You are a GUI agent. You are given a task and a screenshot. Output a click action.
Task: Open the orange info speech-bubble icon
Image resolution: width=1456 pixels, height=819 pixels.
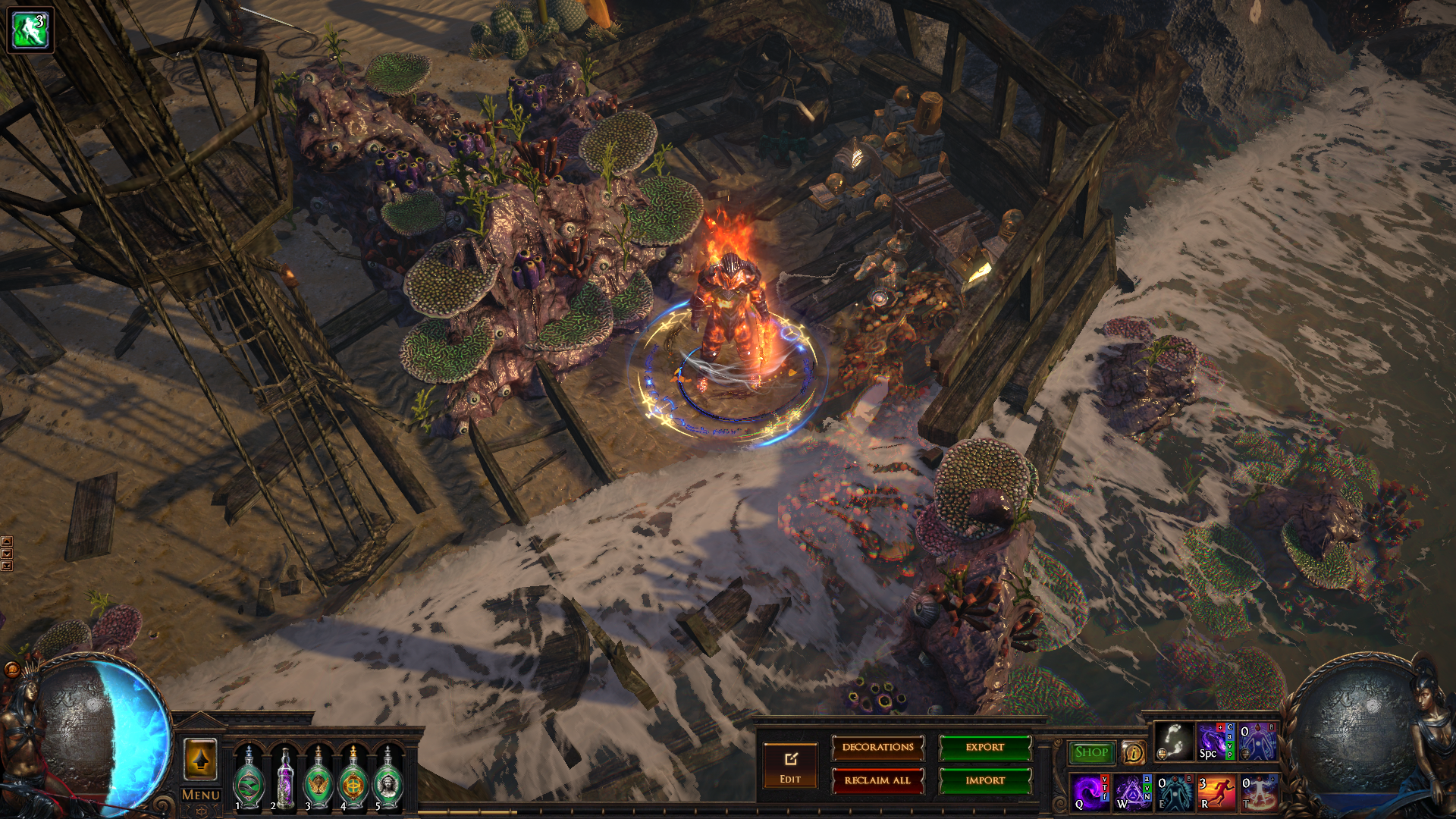pyautogui.click(x=1133, y=752)
